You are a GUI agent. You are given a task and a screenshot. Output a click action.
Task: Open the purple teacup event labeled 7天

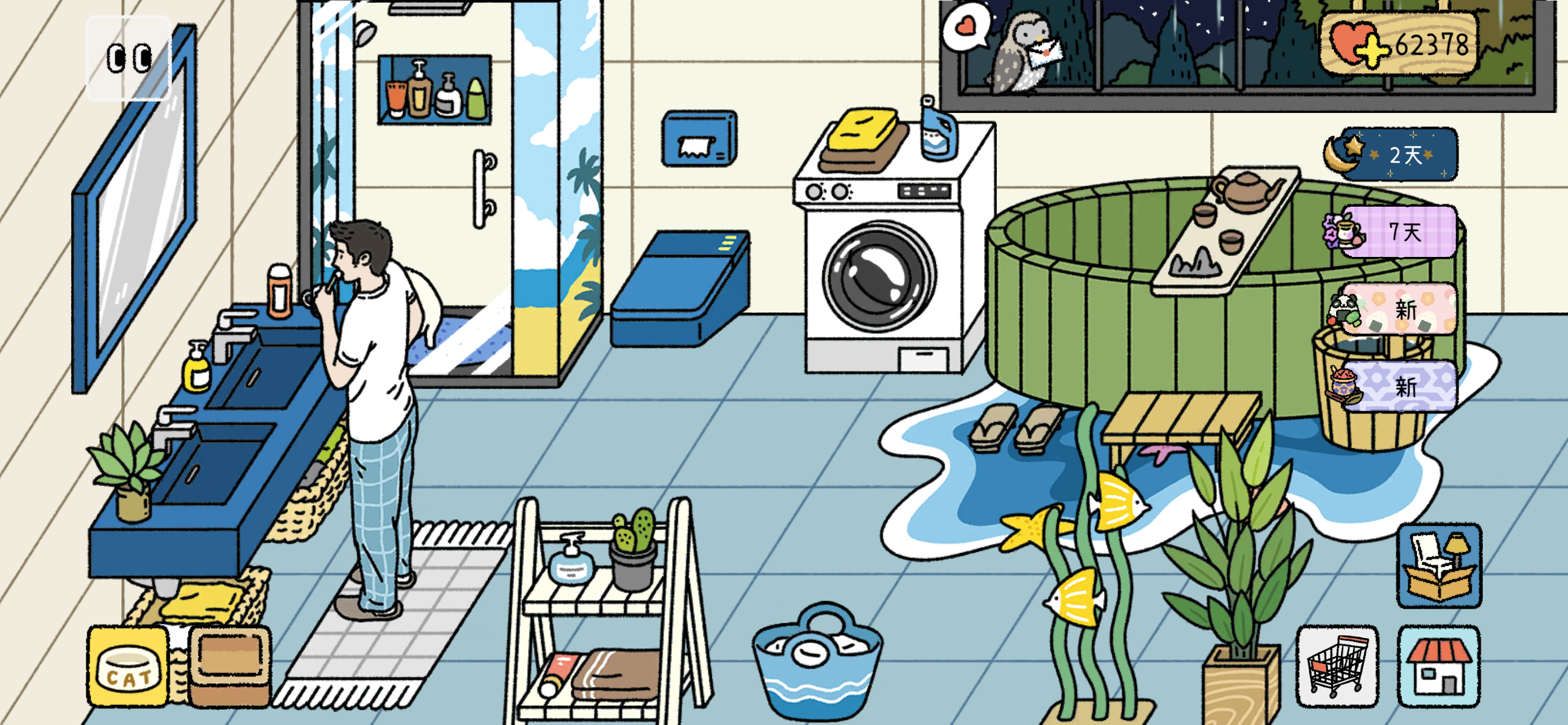[1395, 232]
